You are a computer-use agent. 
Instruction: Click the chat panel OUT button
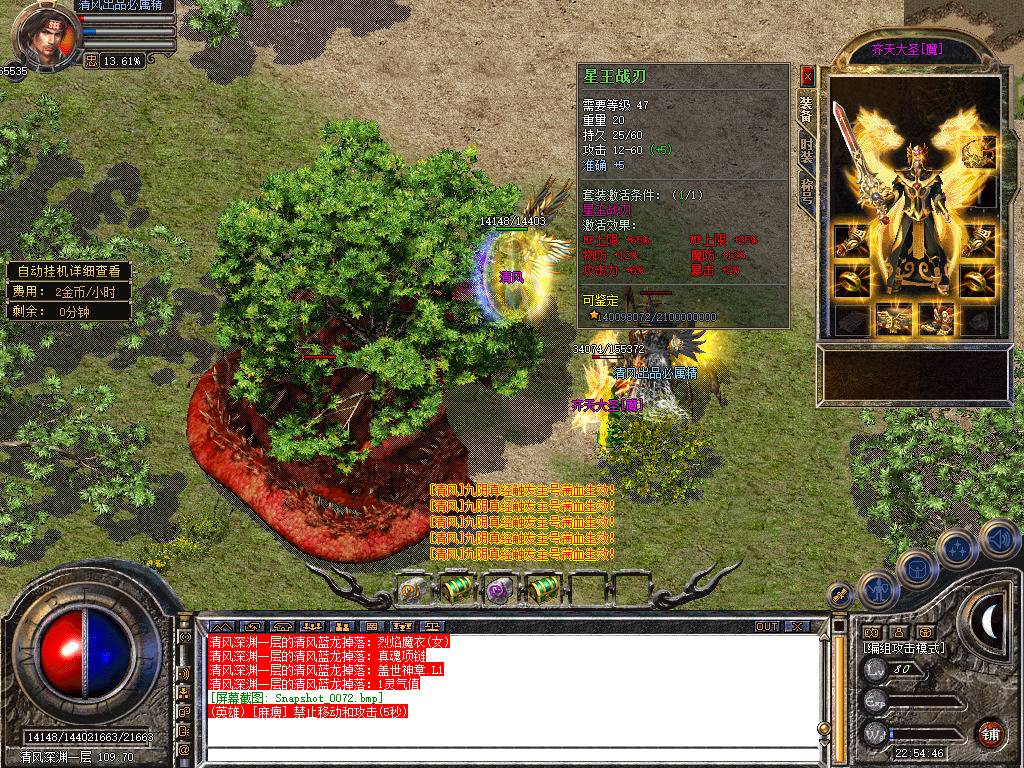(x=766, y=626)
